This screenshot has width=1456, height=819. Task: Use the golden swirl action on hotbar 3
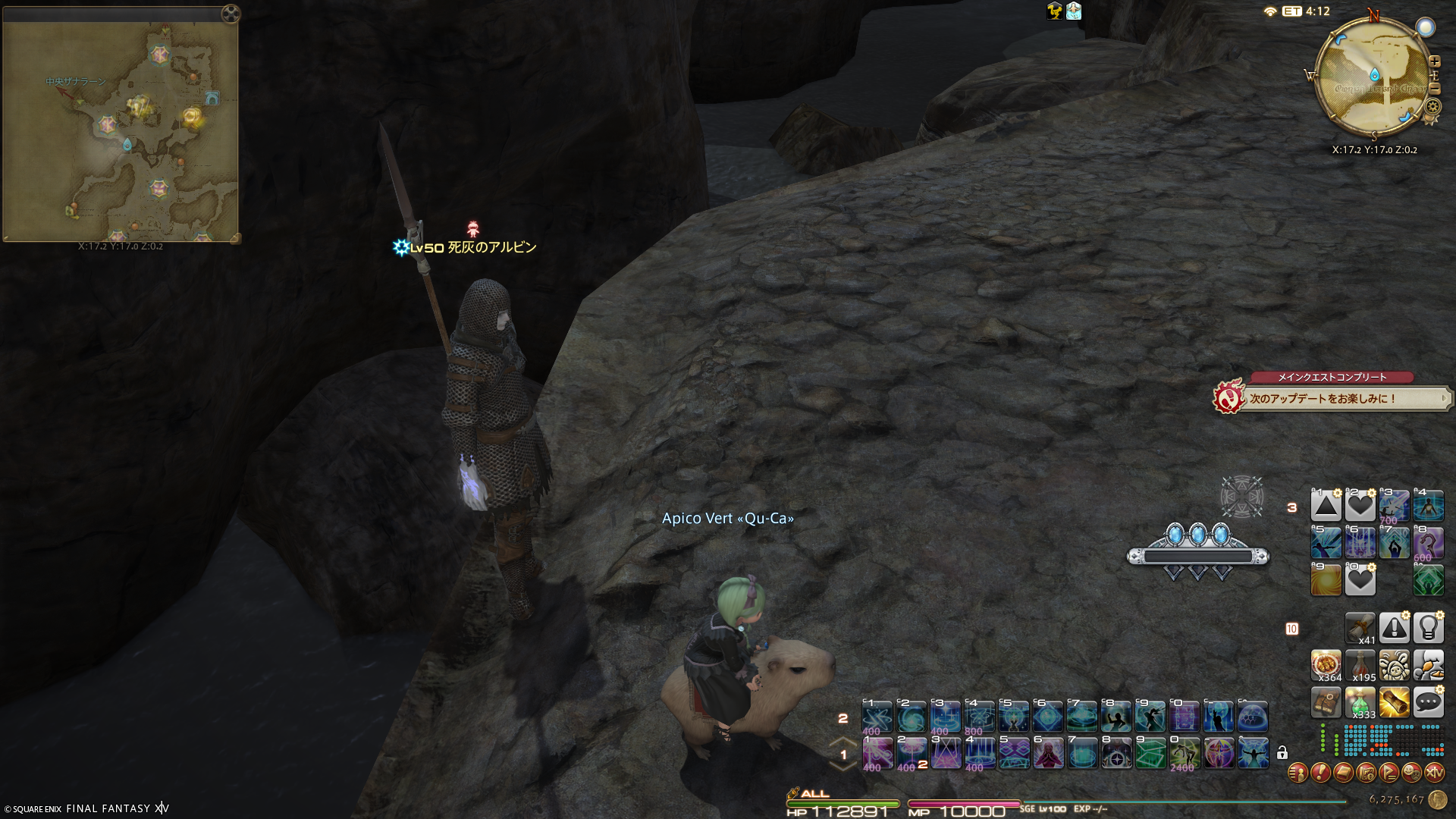point(1326,581)
